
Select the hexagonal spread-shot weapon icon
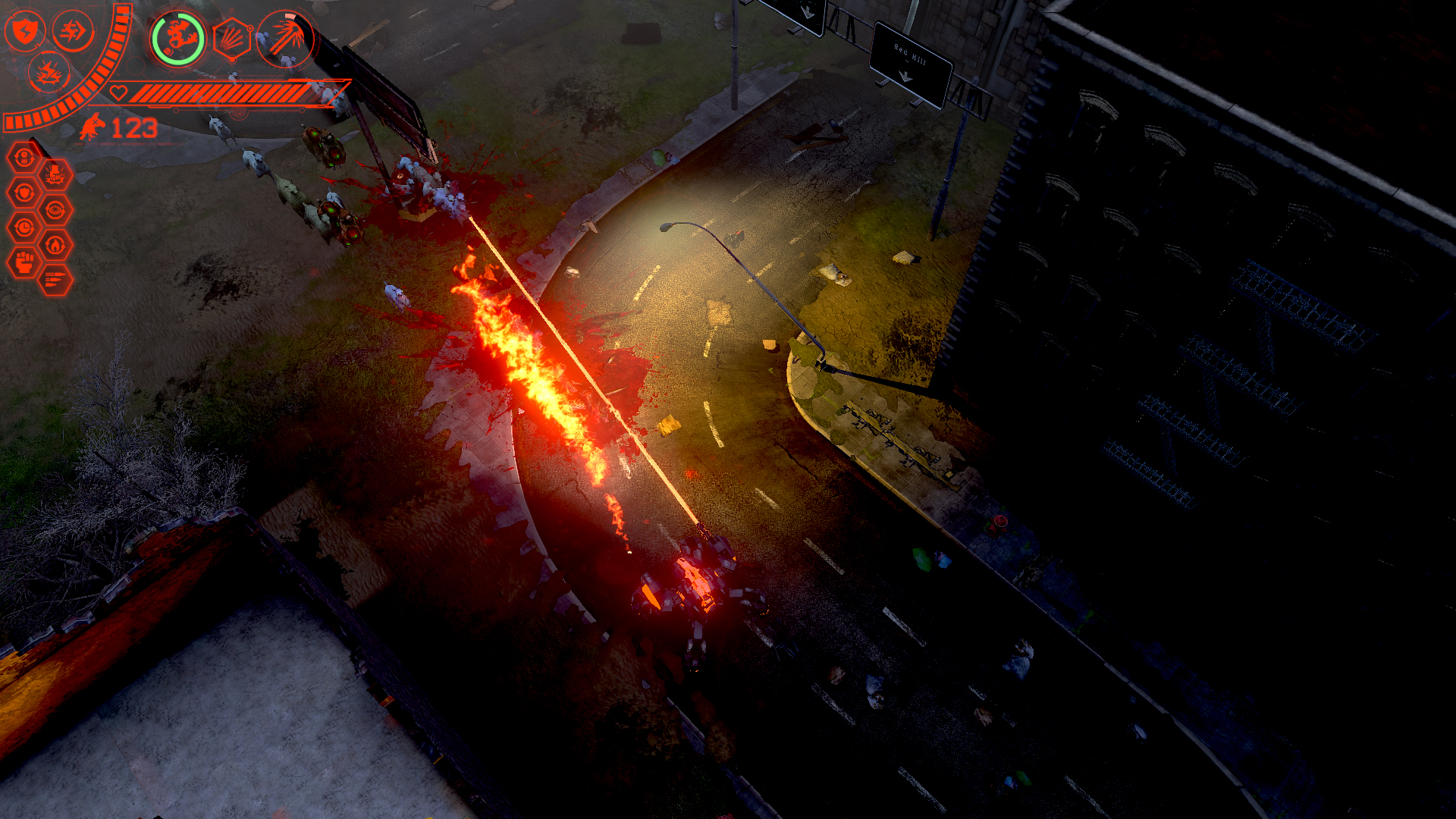tap(231, 40)
